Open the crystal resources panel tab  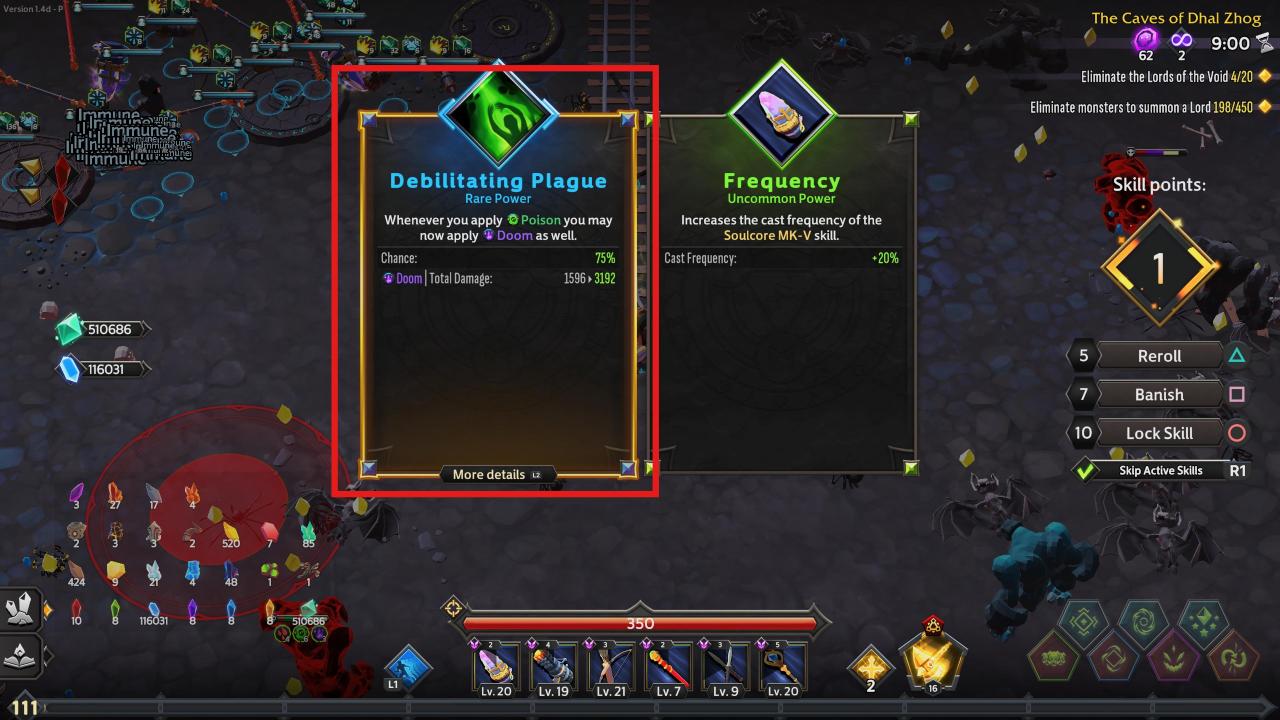[x=22, y=608]
